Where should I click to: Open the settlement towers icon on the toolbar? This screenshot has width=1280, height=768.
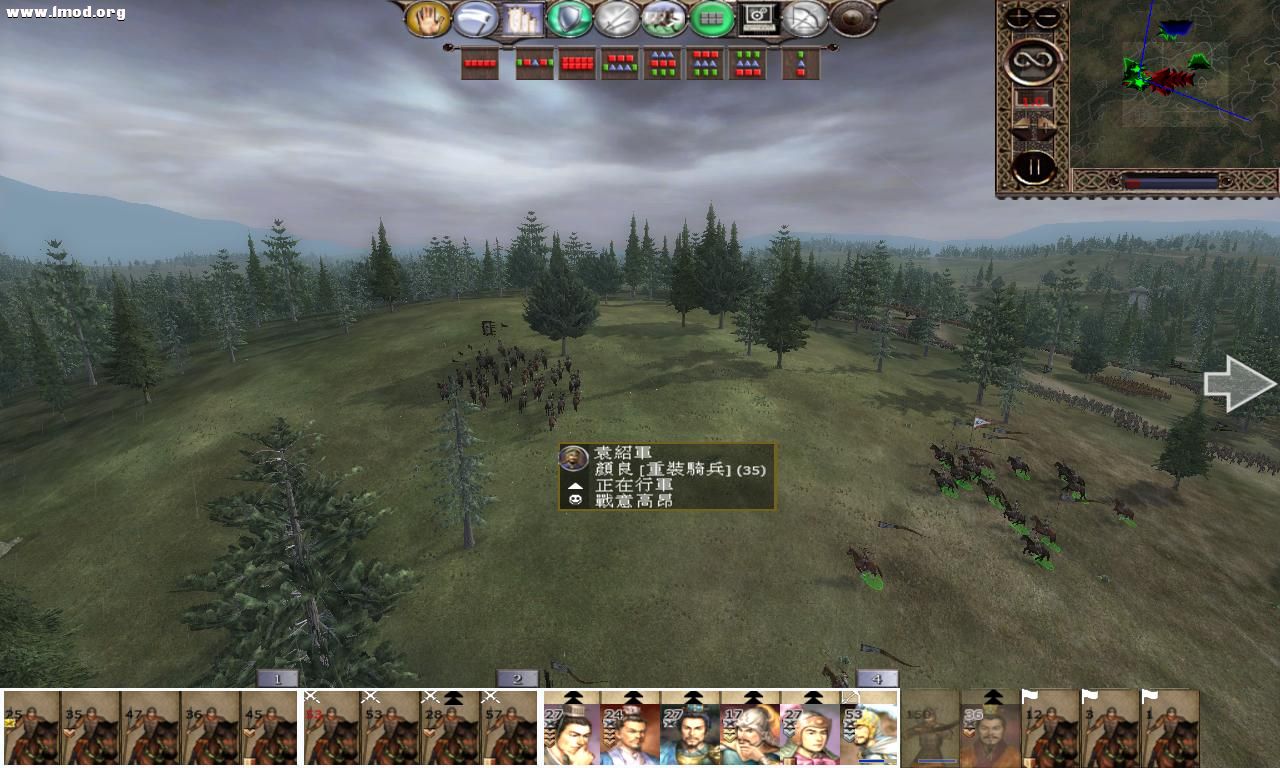coord(521,20)
